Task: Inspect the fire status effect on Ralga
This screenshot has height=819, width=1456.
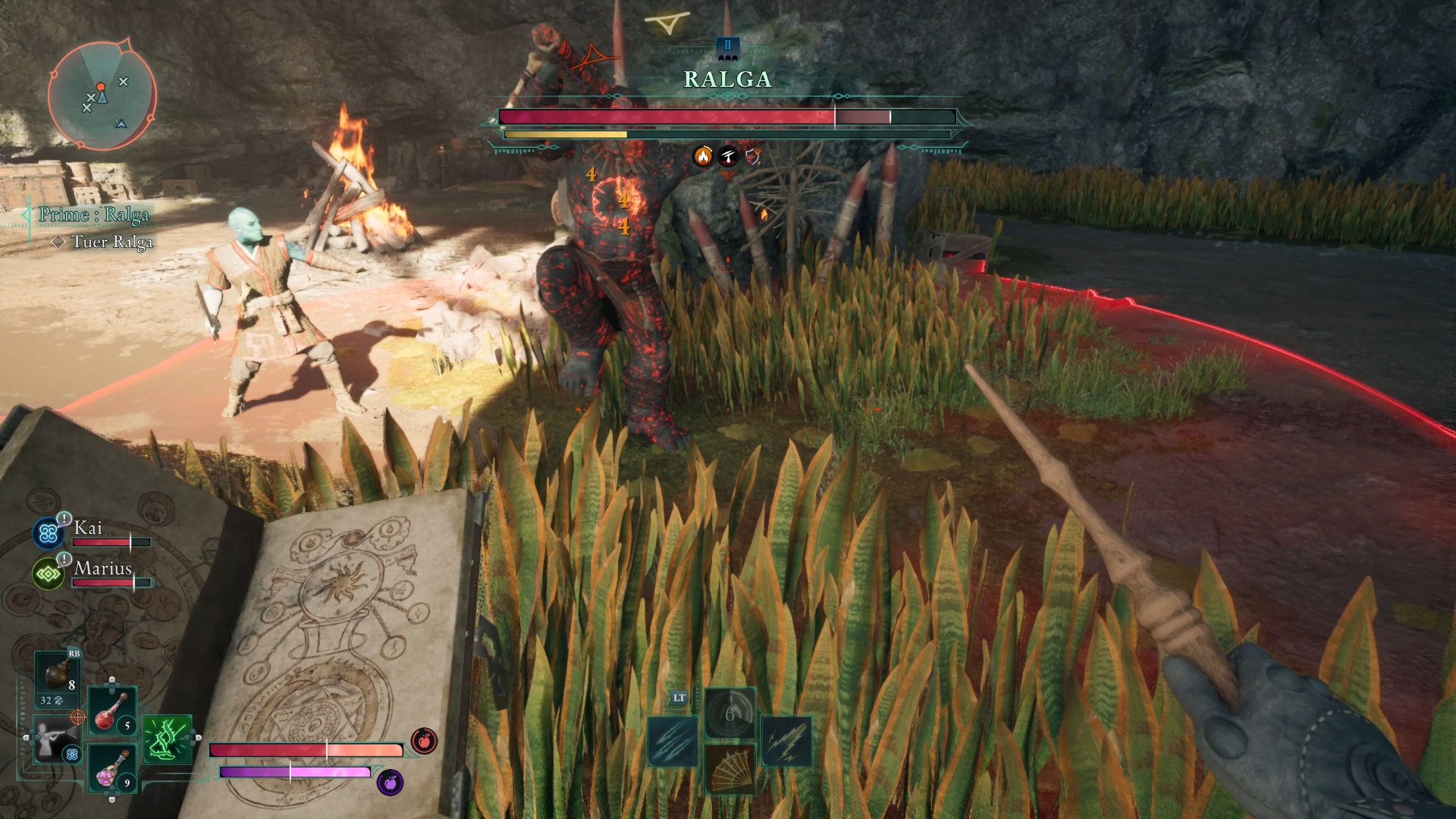Action: click(703, 156)
